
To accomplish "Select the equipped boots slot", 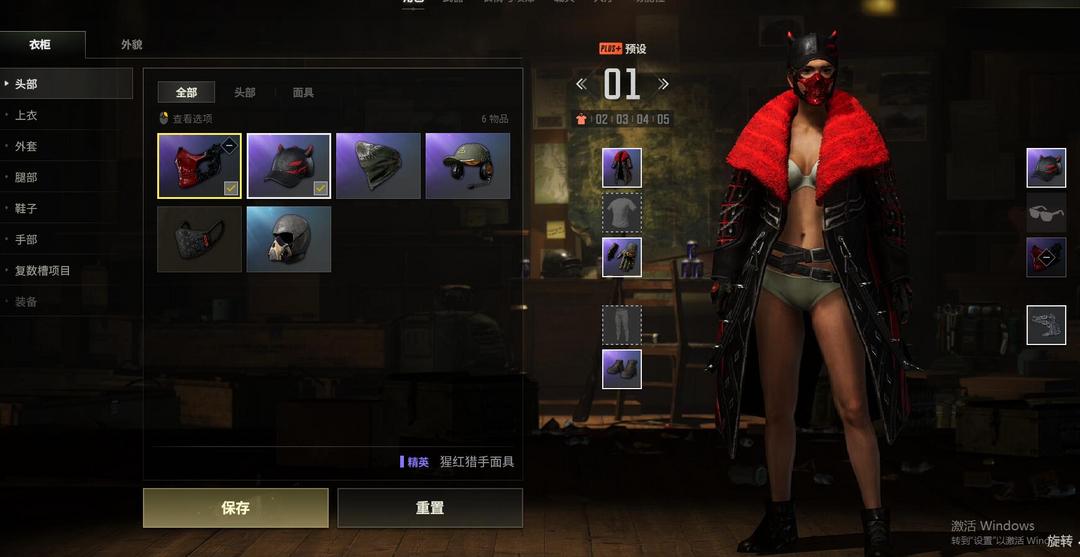I will tap(622, 369).
